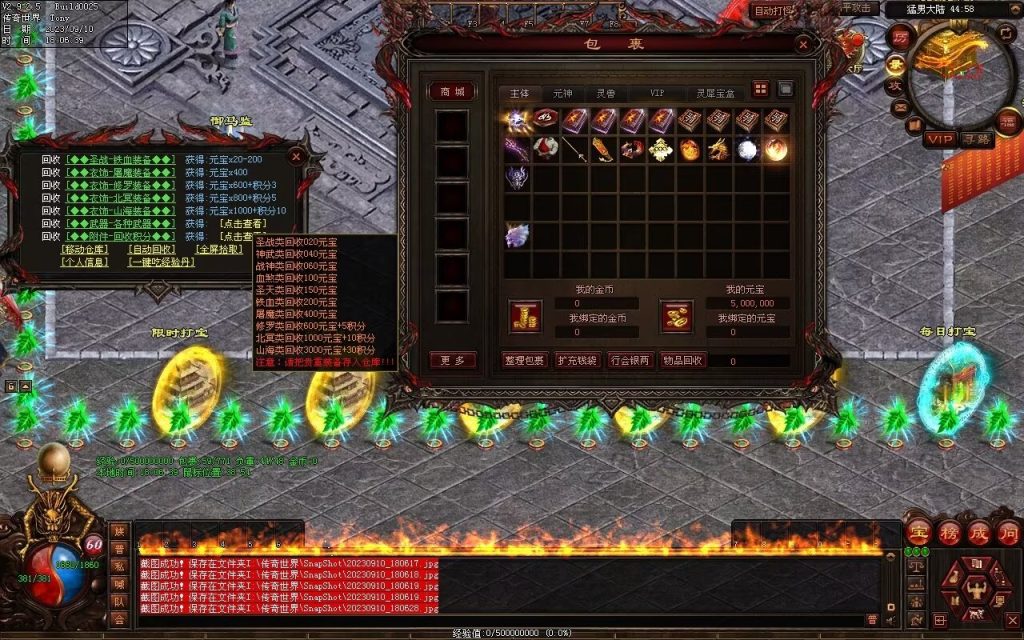Image resolution: width=1024 pixels, height=640 pixels.
Task: Close the 包裹 inventory window
Action: click(x=803, y=45)
